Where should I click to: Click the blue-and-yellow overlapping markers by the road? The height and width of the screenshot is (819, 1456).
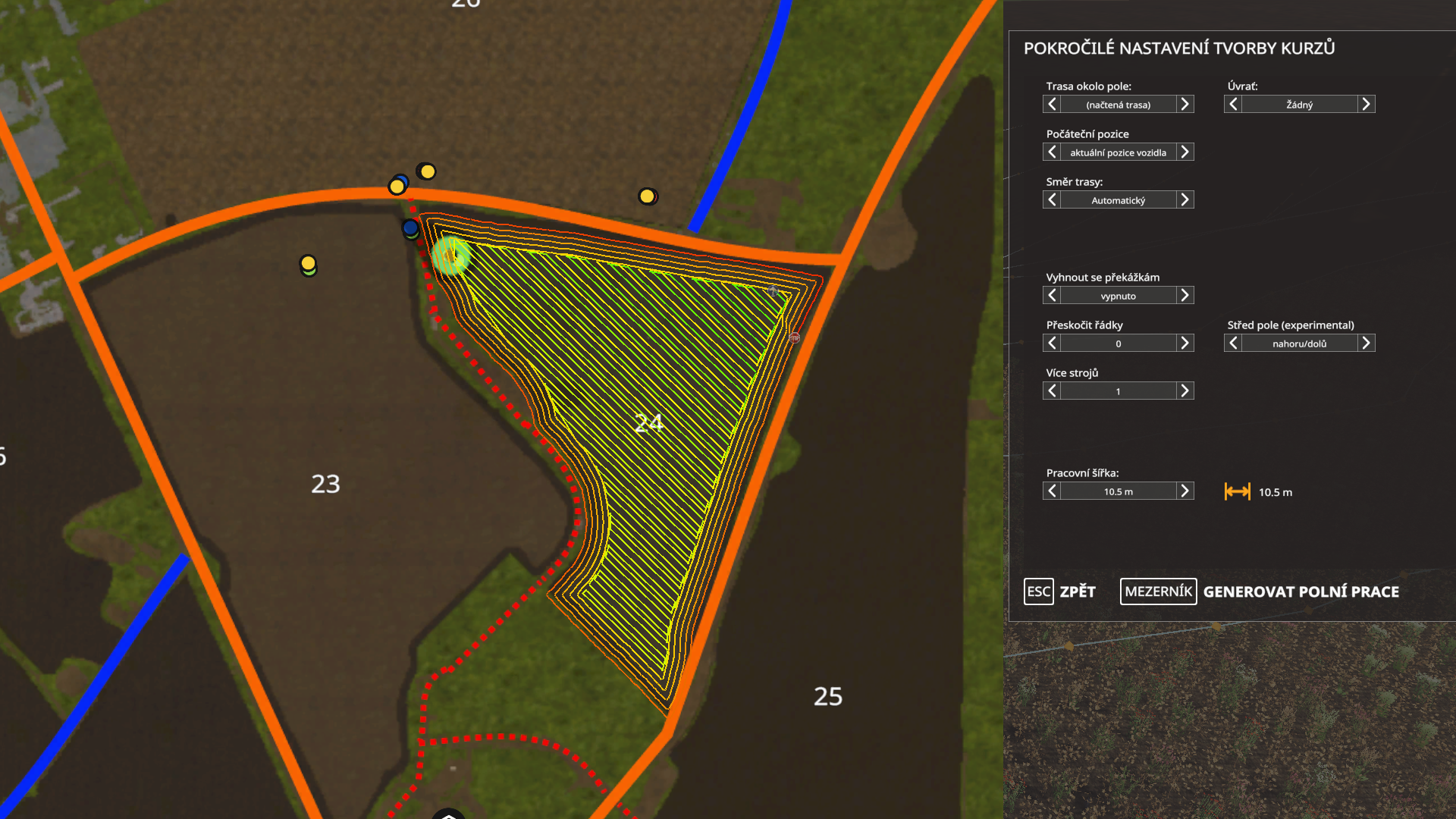pyautogui.click(x=397, y=184)
